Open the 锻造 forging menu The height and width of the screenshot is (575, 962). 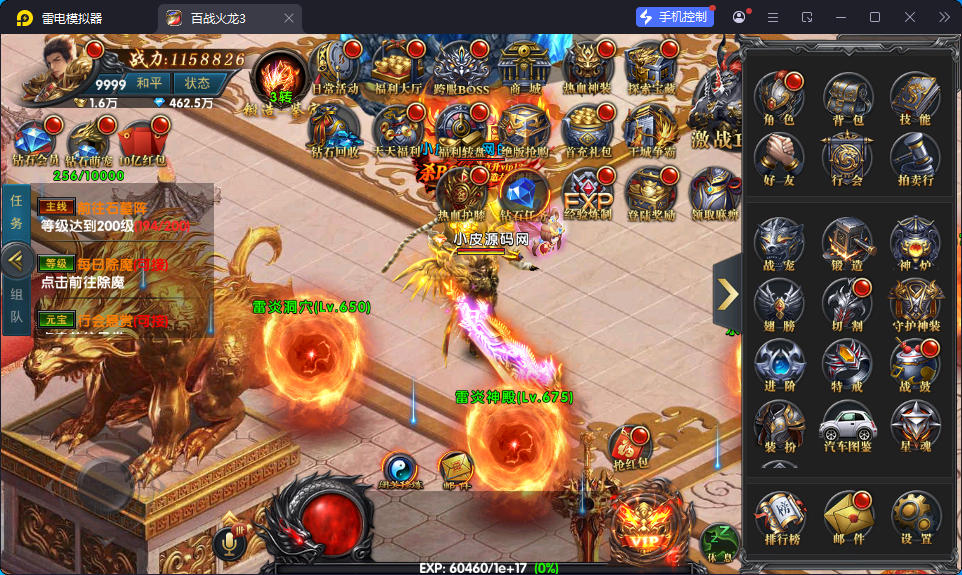tap(847, 244)
